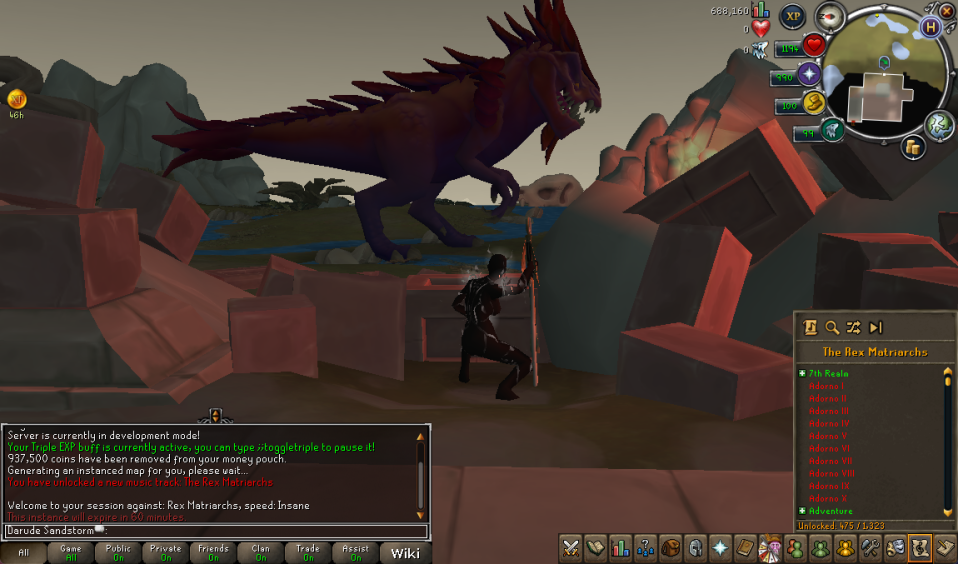Open the worn equipment helmet tab
Viewport: 958px width, 564px height.
(694, 548)
